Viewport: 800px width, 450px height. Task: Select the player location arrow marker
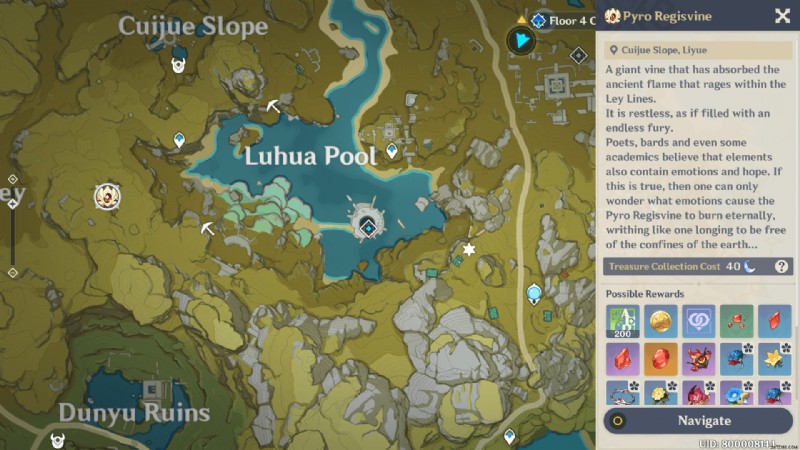click(522, 41)
